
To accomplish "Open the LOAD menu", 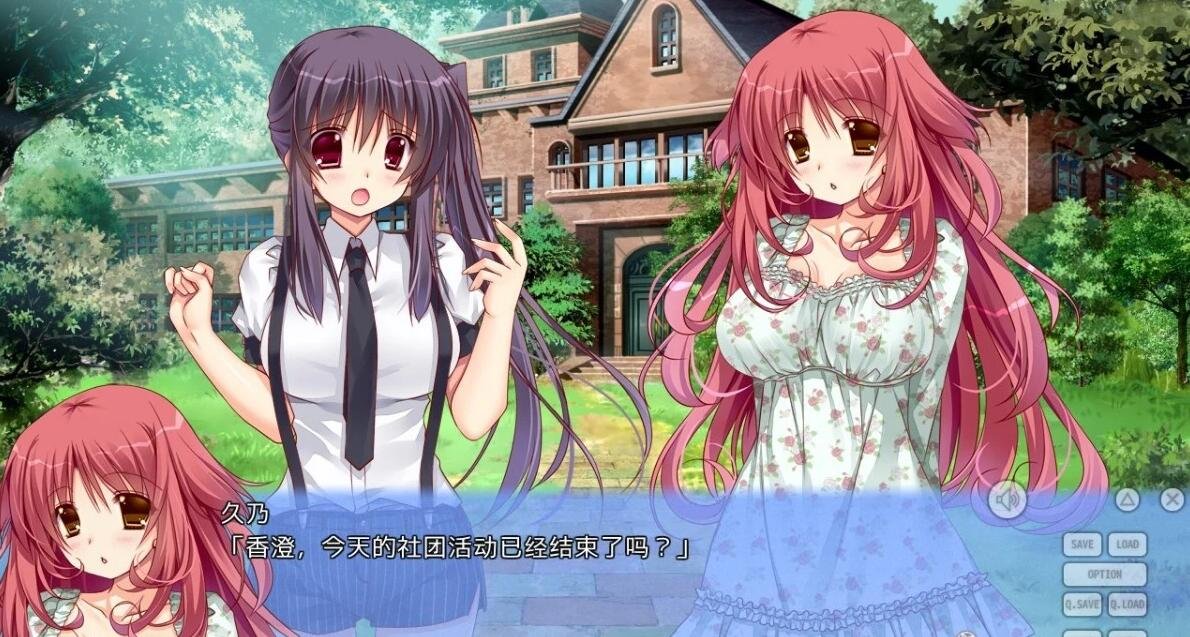I will click(x=1127, y=545).
